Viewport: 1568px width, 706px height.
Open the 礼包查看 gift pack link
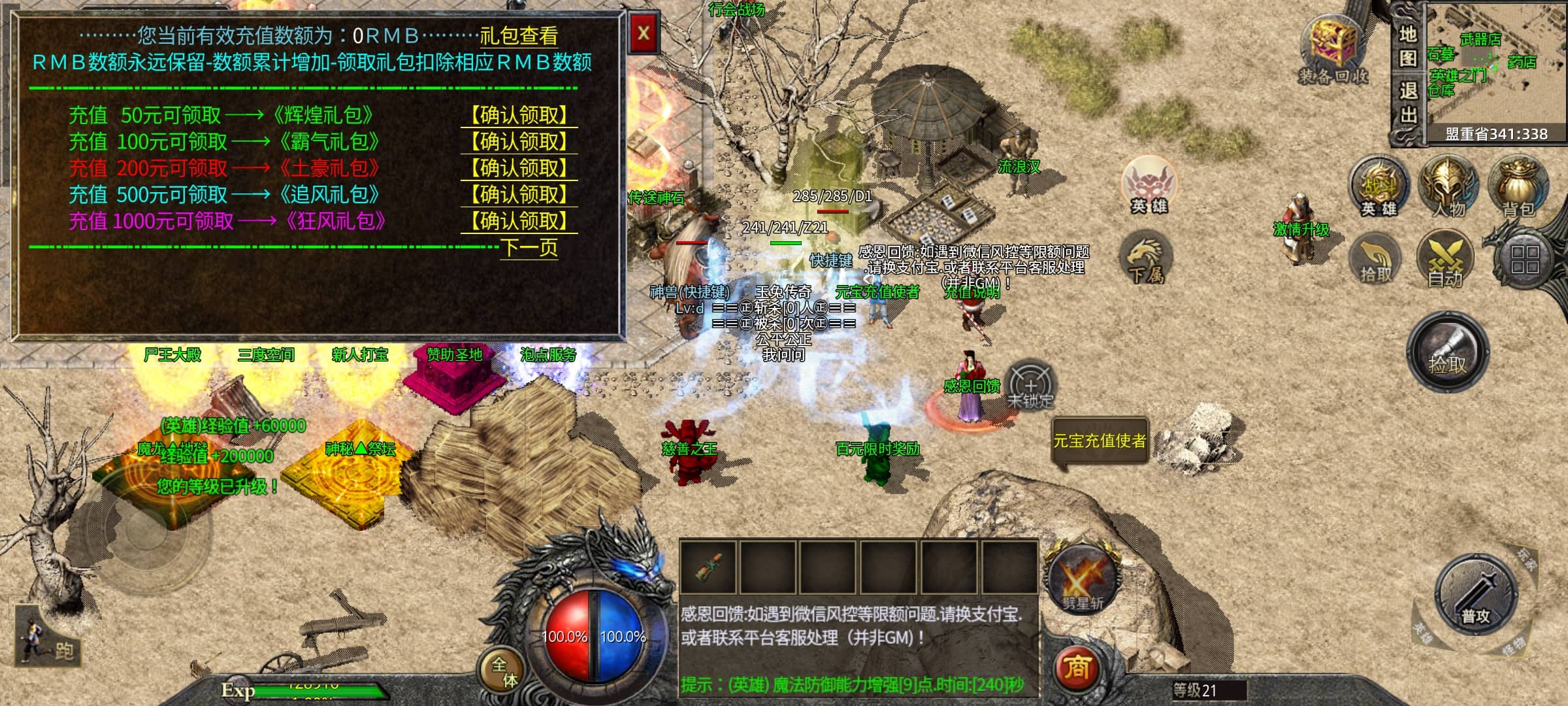click(519, 35)
